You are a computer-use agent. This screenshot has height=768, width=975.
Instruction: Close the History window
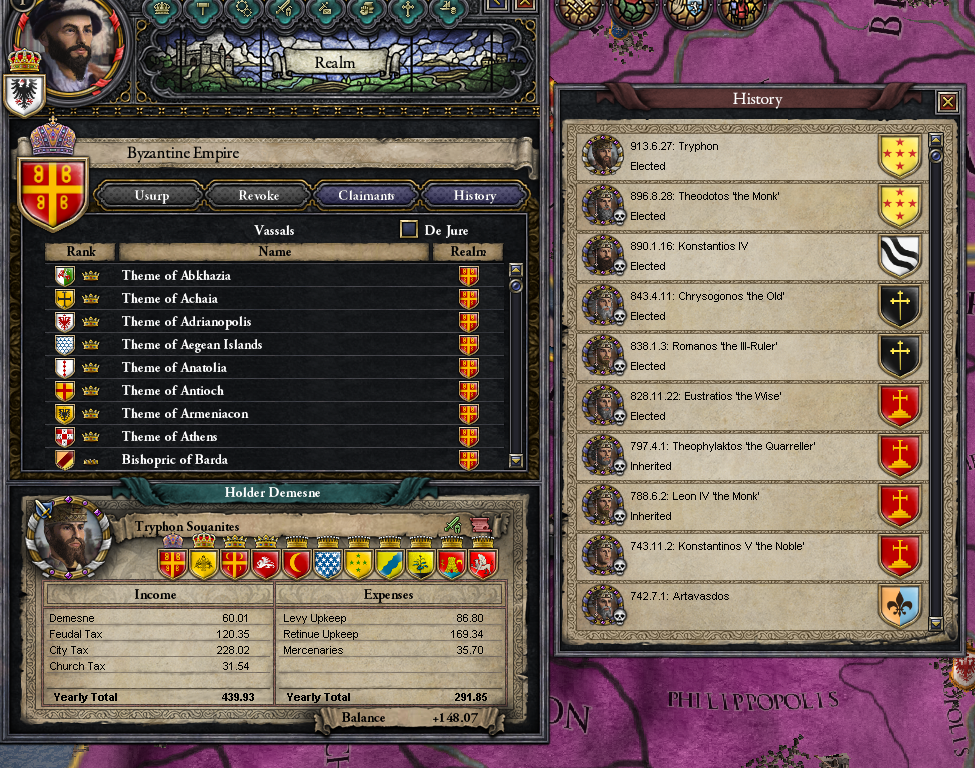pos(946,102)
